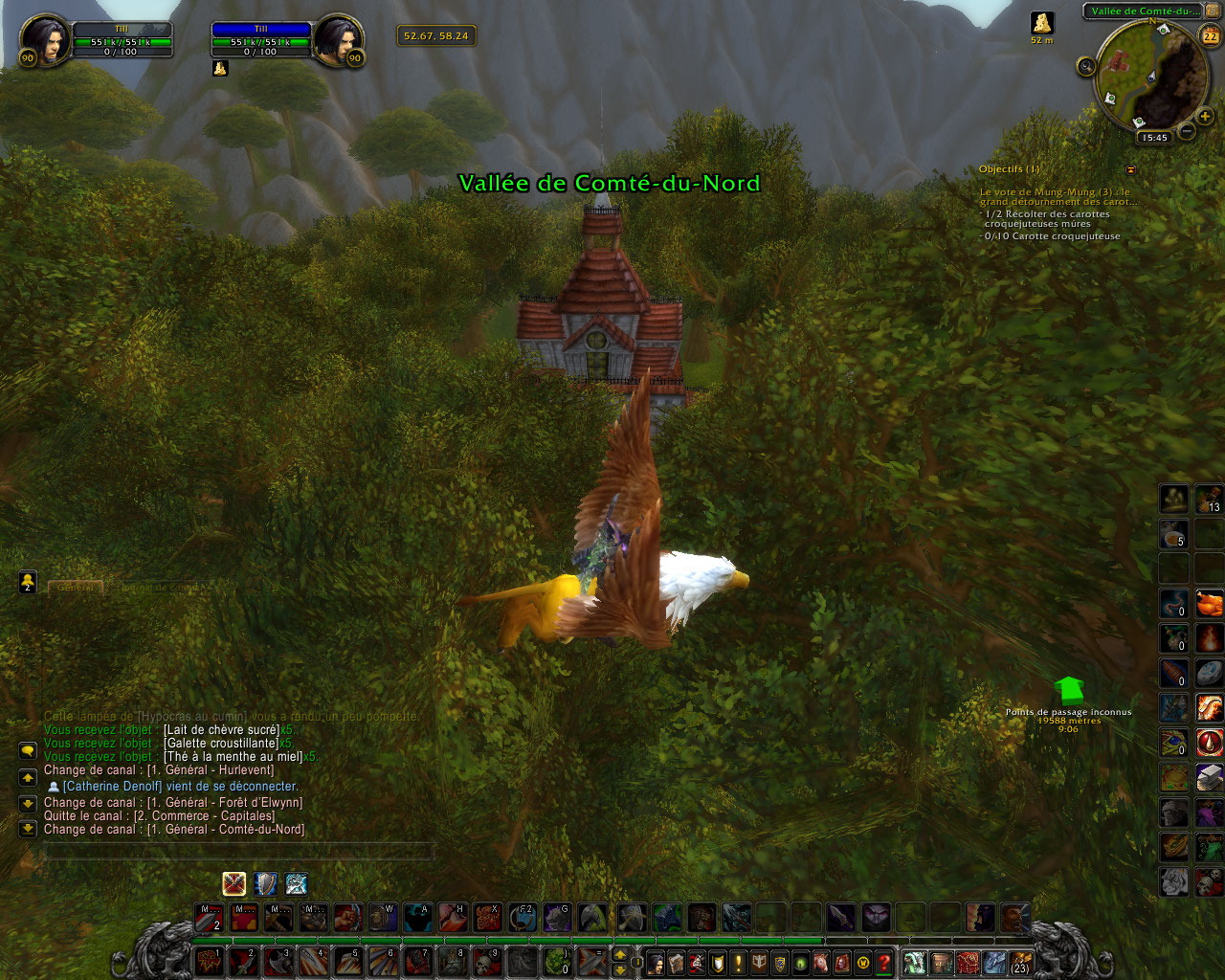Open the red question mark help button
This screenshot has width=1225, height=980.
tap(884, 963)
